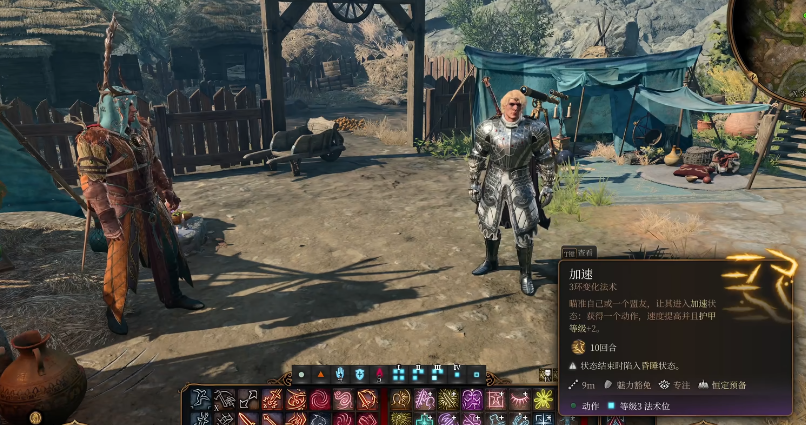
Task: Activate the red spiral spell icon
Action: pos(320,400)
